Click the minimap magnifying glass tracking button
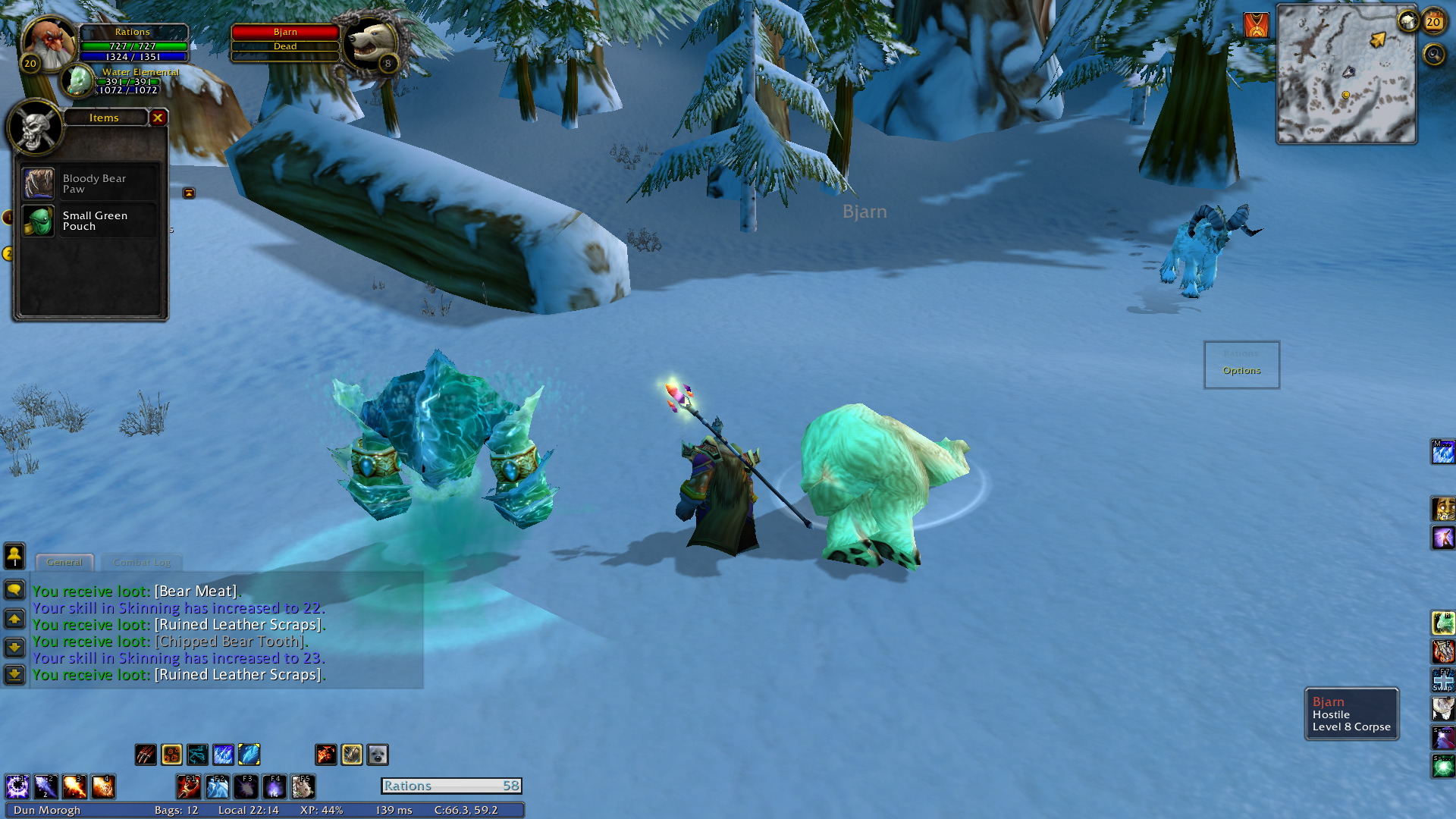The height and width of the screenshot is (819, 1456). tap(1433, 55)
